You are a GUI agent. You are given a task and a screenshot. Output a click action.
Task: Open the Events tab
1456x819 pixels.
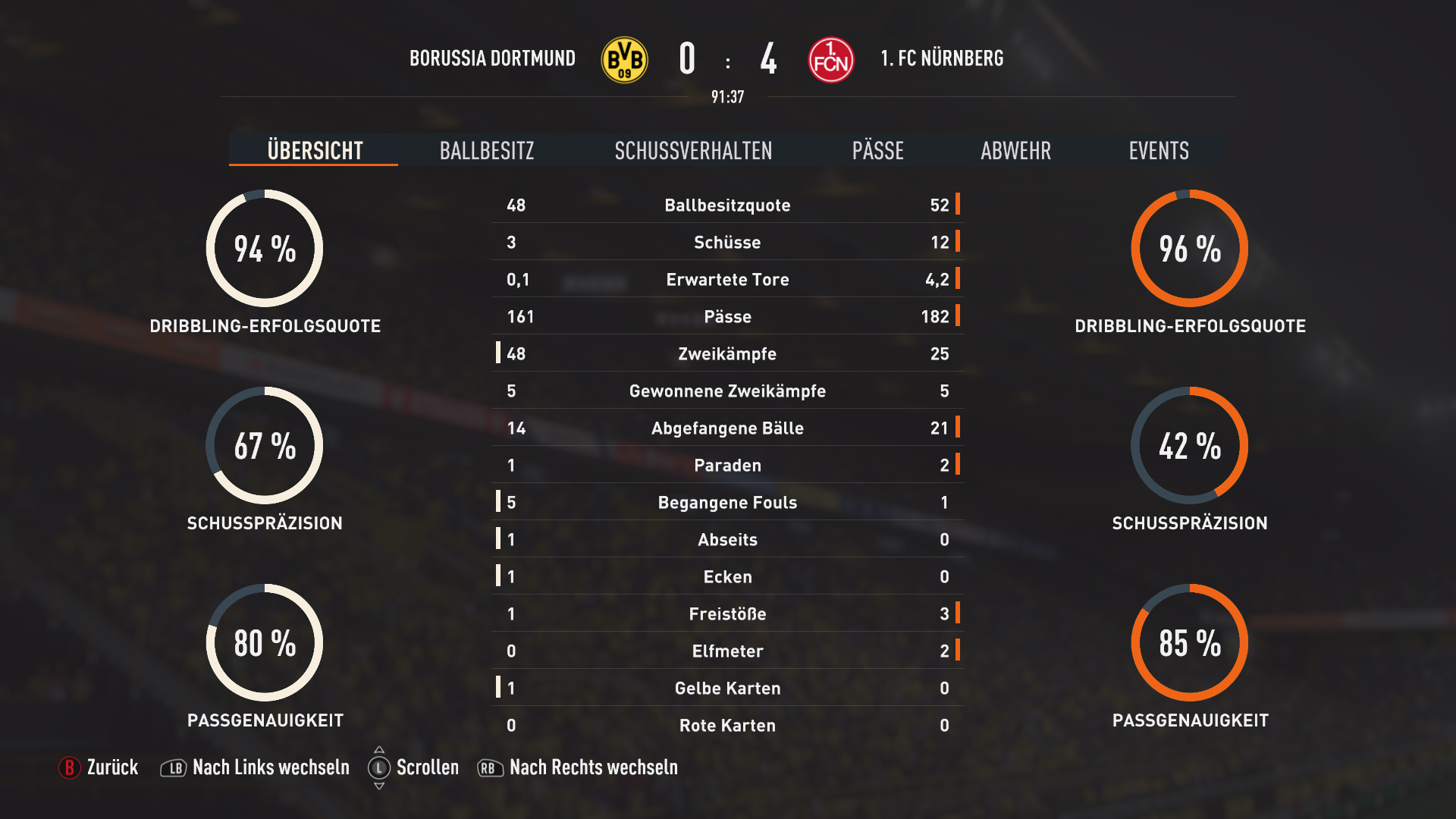pos(1158,150)
